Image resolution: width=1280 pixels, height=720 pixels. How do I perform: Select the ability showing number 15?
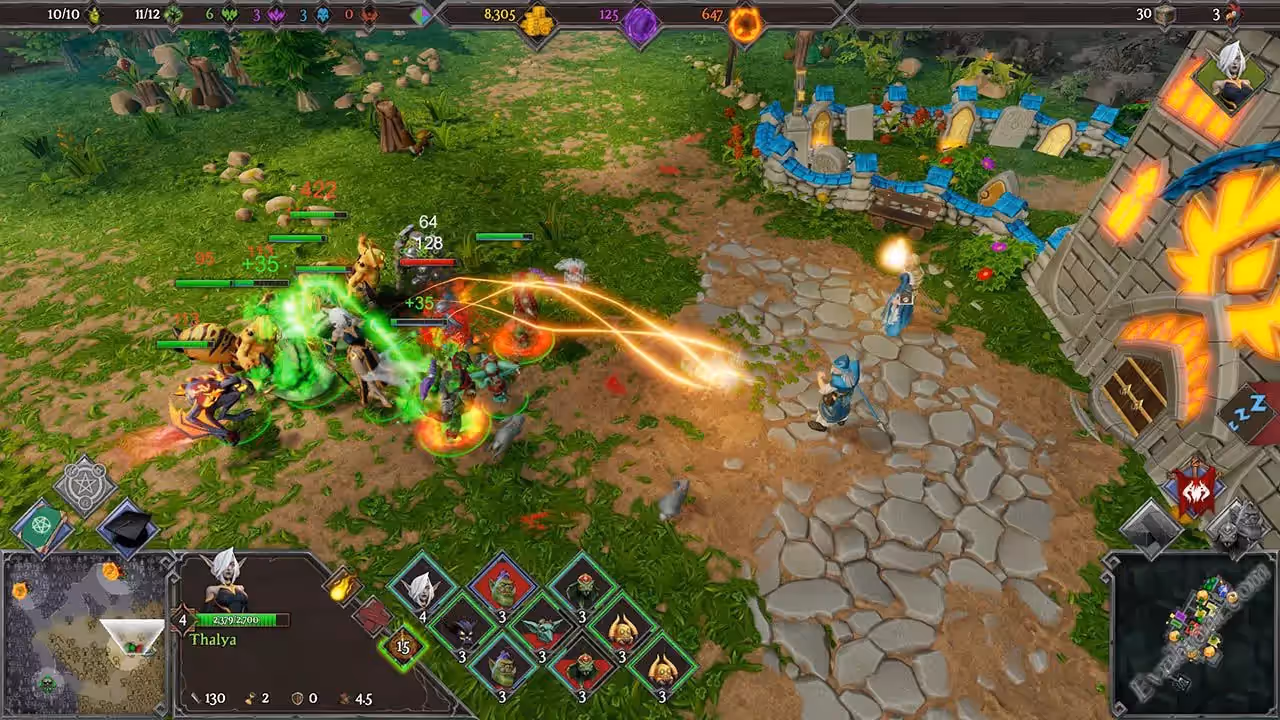pyautogui.click(x=403, y=646)
